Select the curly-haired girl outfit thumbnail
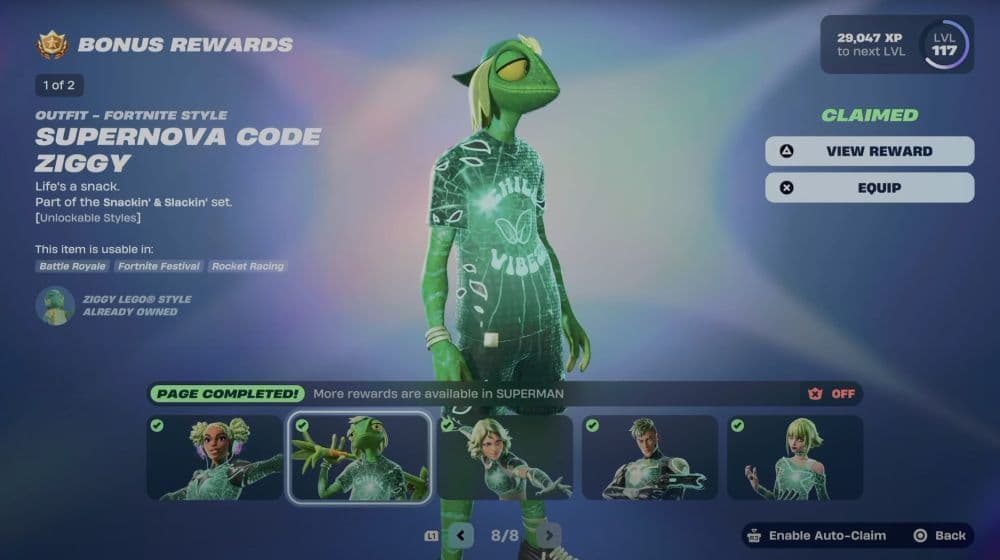 pos(215,458)
